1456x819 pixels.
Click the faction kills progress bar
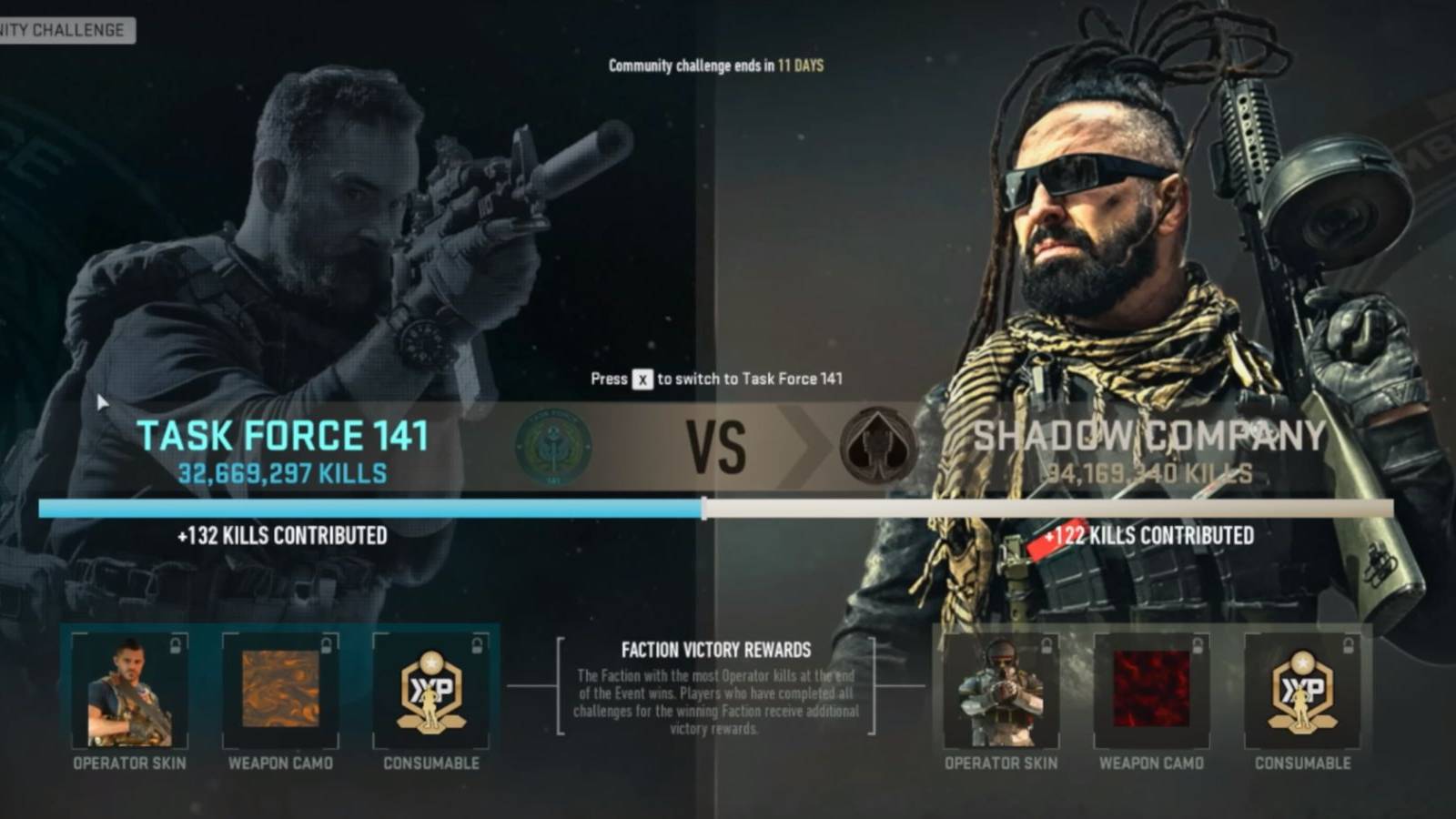(x=728, y=502)
